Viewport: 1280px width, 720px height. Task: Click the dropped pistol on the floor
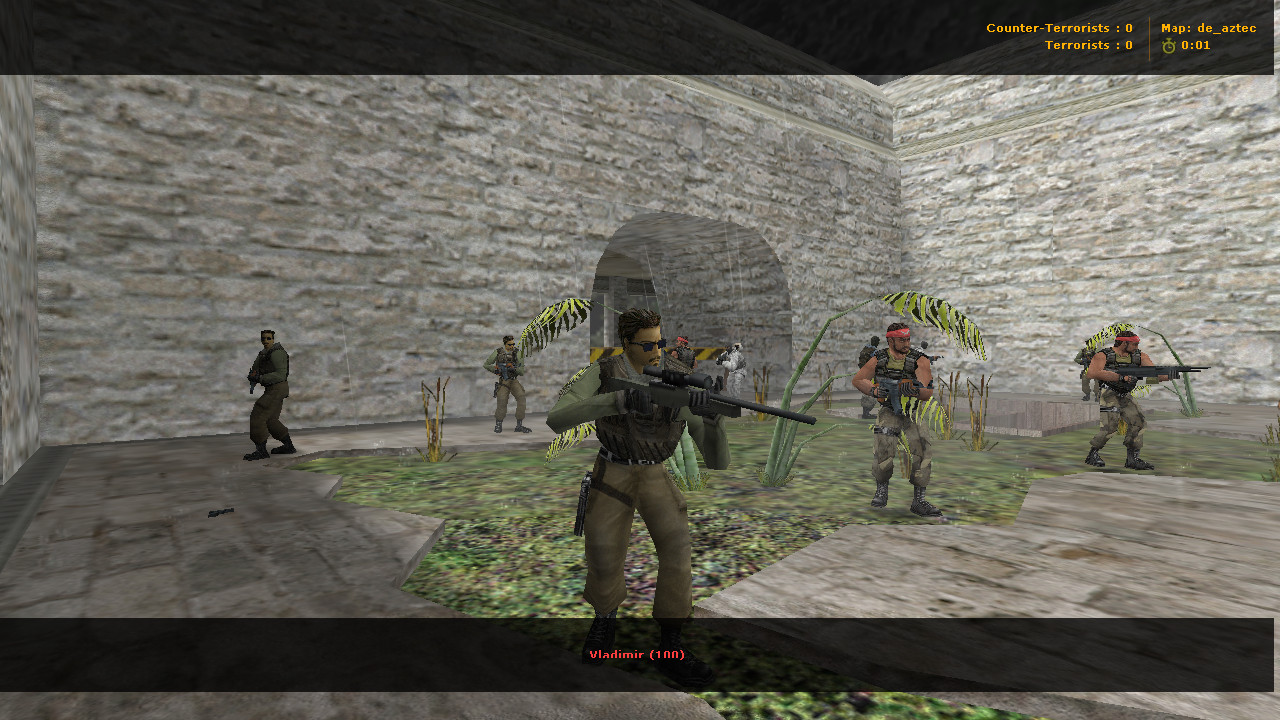click(219, 513)
